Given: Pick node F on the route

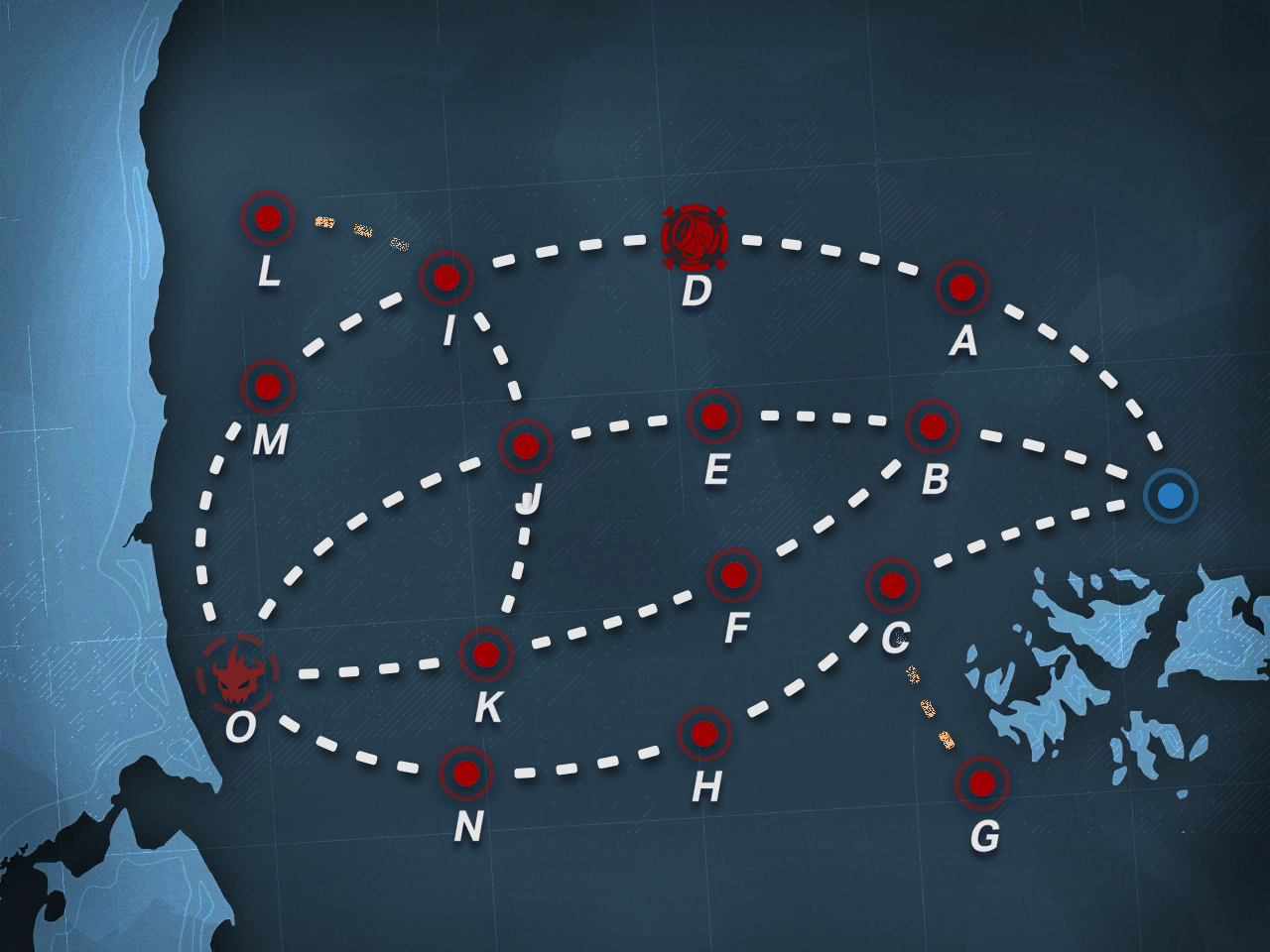Looking at the screenshot, I should 734,575.
